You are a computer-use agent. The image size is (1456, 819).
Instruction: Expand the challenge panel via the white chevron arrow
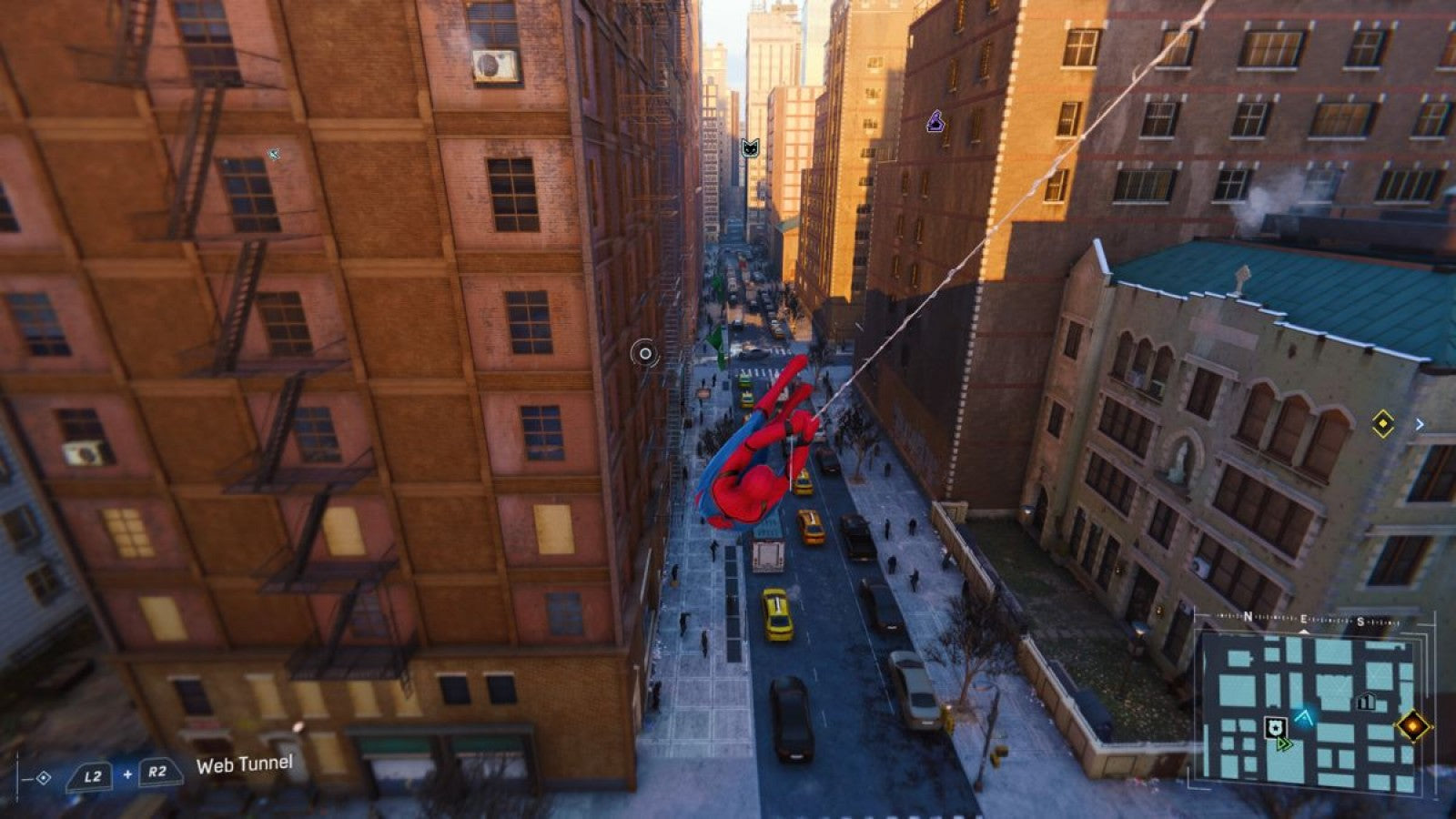(1421, 422)
